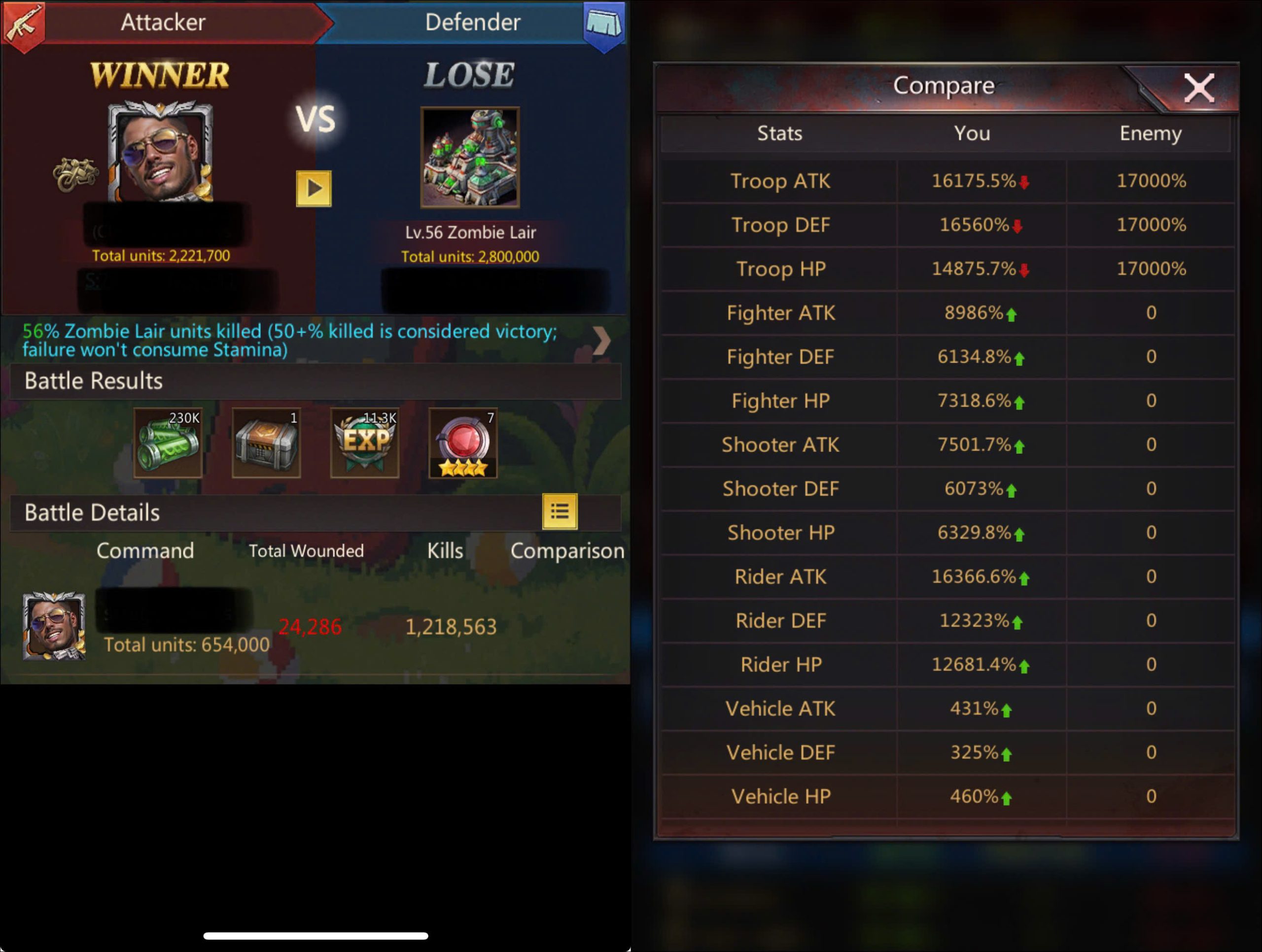The height and width of the screenshot is (952, 1262).
Task: Click the Attacker rifle emblem
Action: click(23, 24)
